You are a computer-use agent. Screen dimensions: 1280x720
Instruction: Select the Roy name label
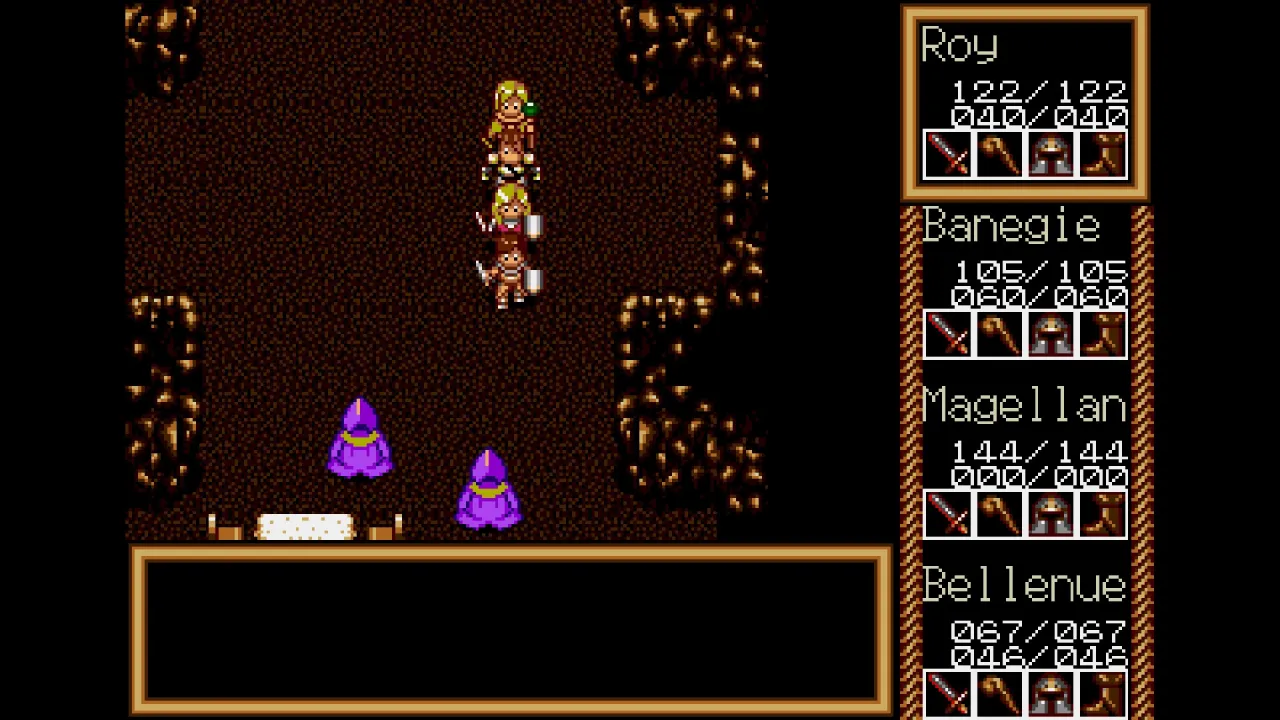click(958, 46)
